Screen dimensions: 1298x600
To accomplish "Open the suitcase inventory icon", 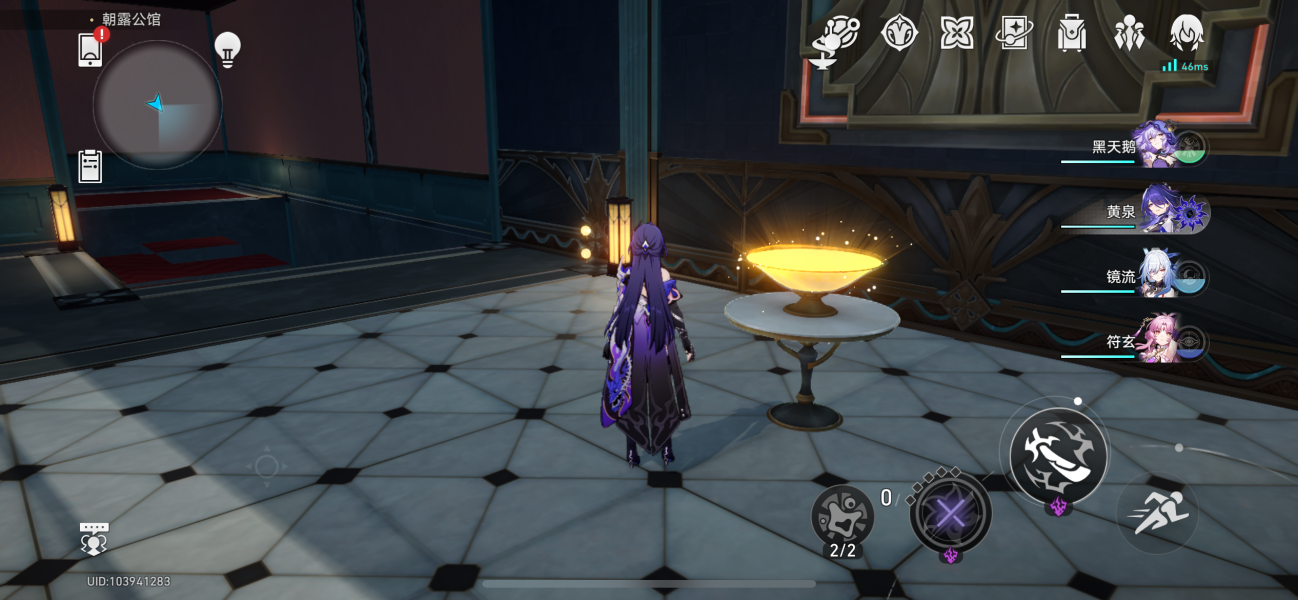I will click(x=1071, y=34).
